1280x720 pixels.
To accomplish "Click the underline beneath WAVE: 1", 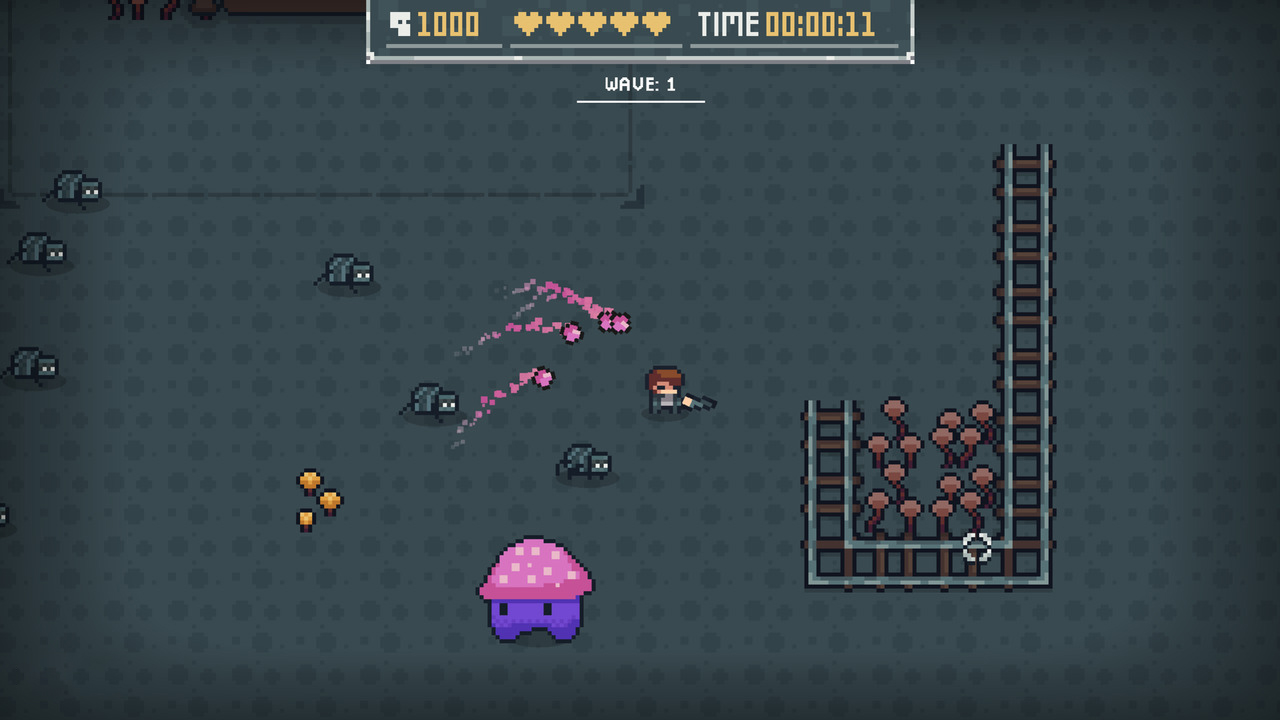I will (x=640, y=101).
